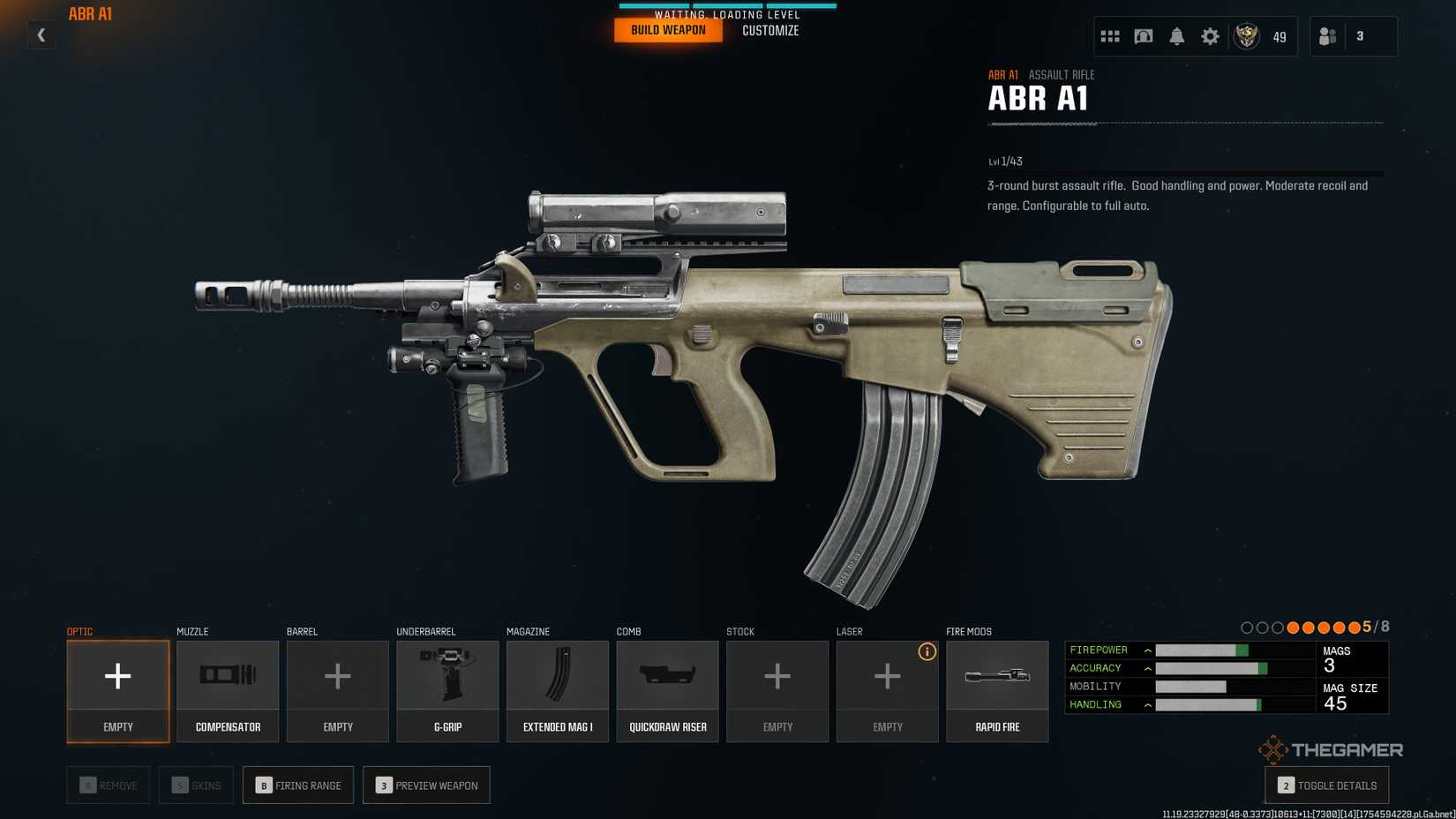Select the empty Optic slot
Screen dimensions: 1456x819
[x=118, y=691]
